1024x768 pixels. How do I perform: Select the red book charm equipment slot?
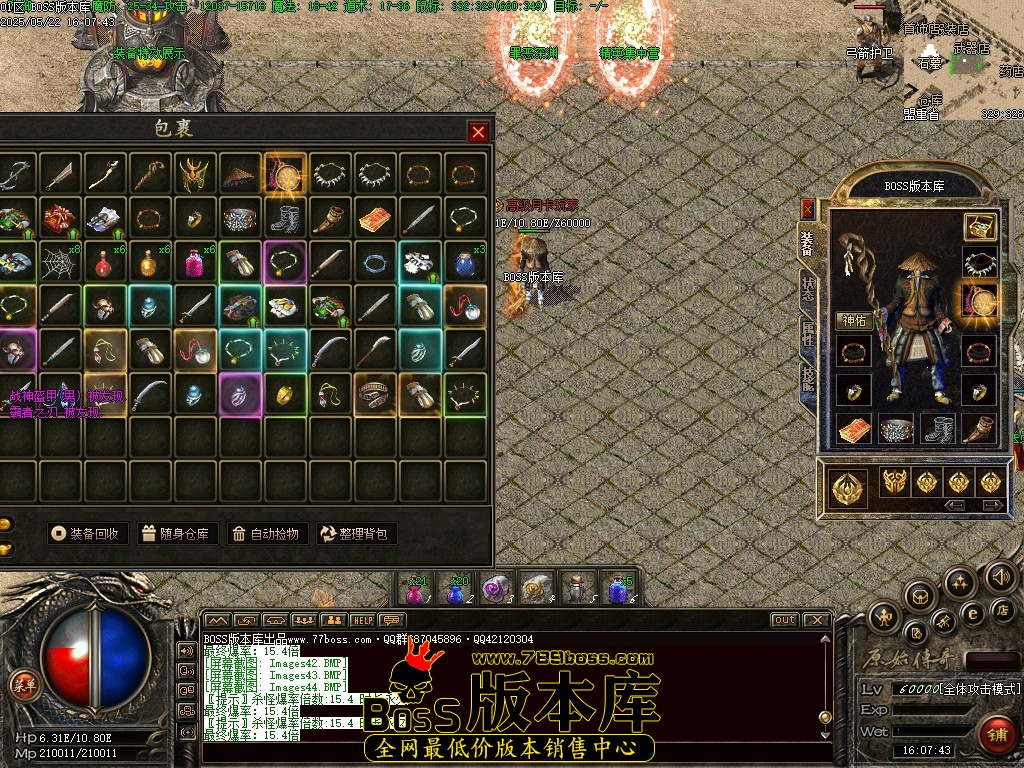pos(854,429)
